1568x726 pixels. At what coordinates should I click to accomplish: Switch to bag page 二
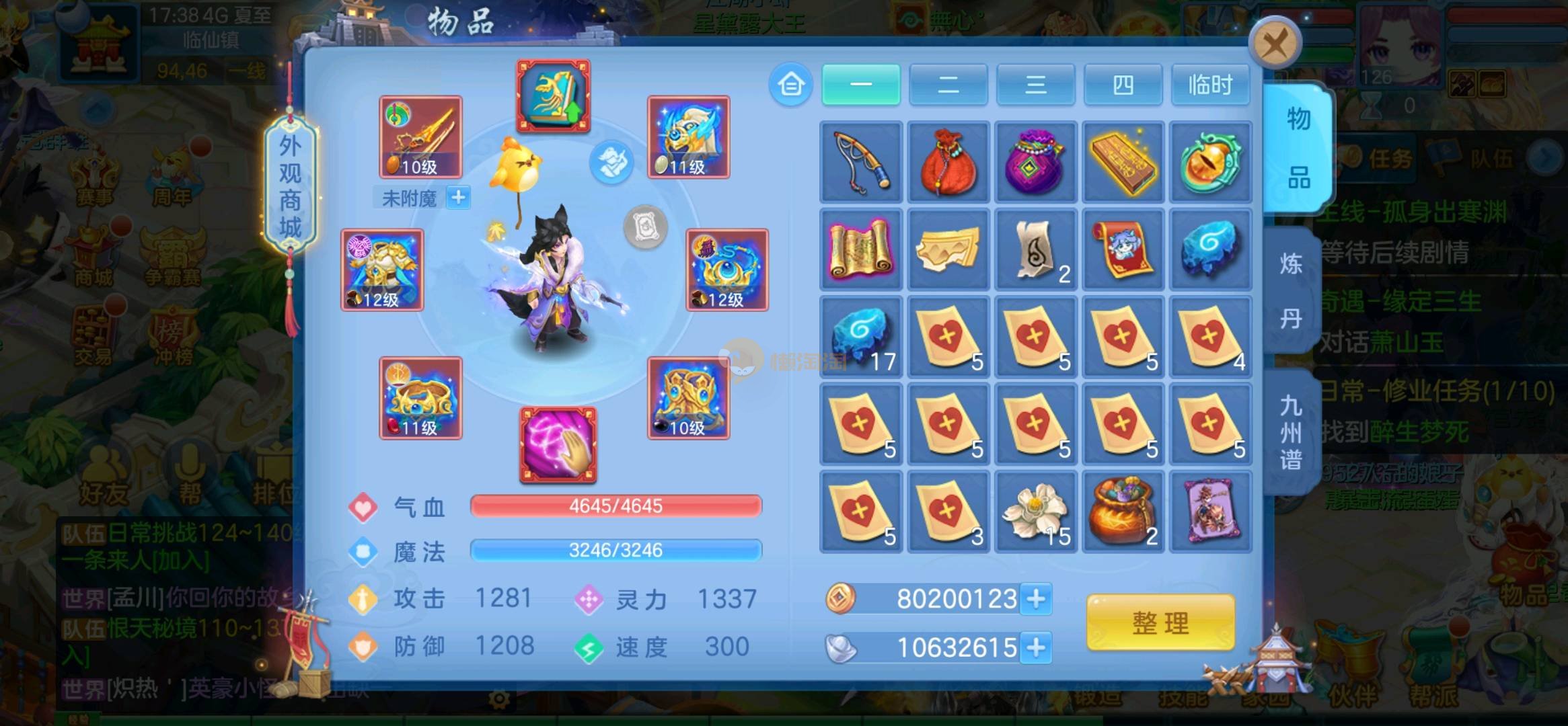pos(948,85)
